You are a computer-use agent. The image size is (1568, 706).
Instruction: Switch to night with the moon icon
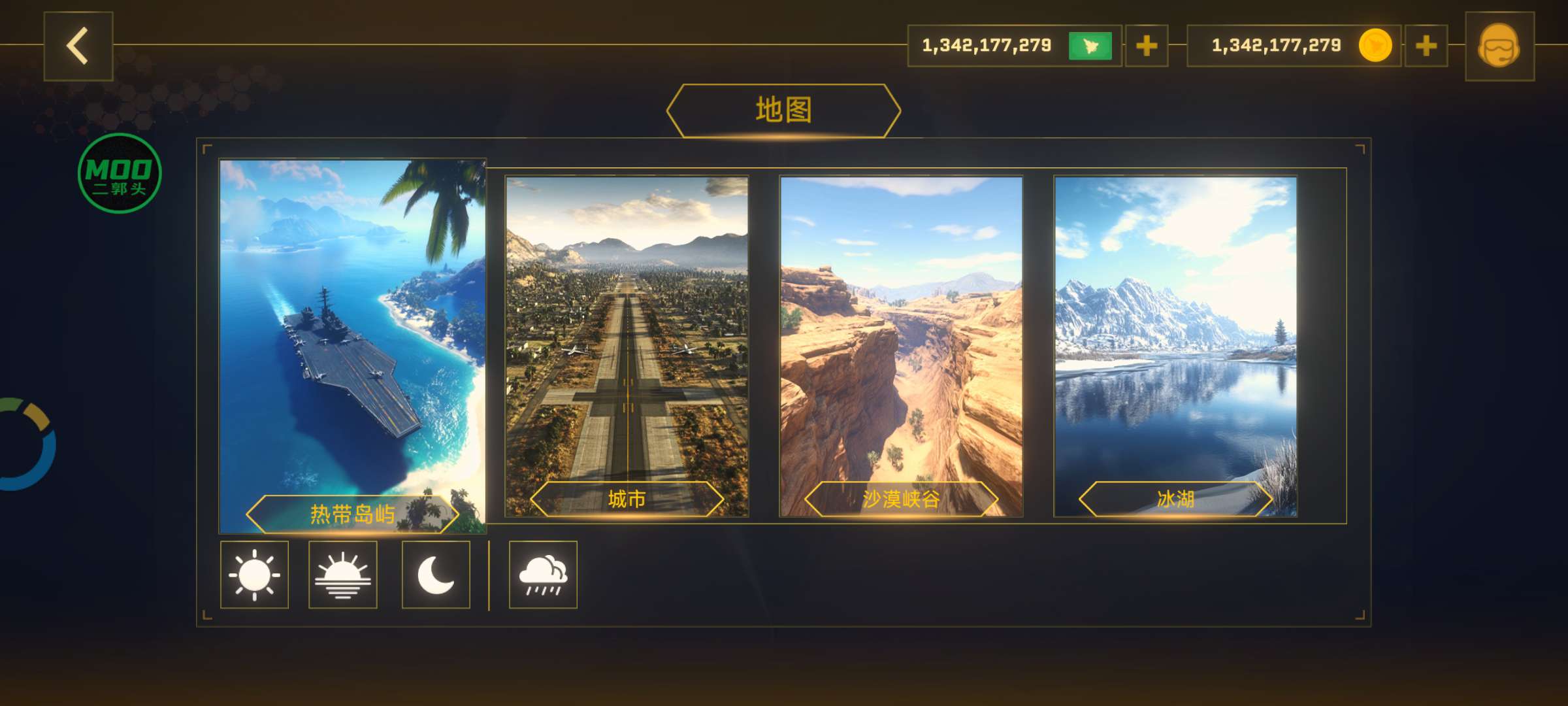coord(436,575)
